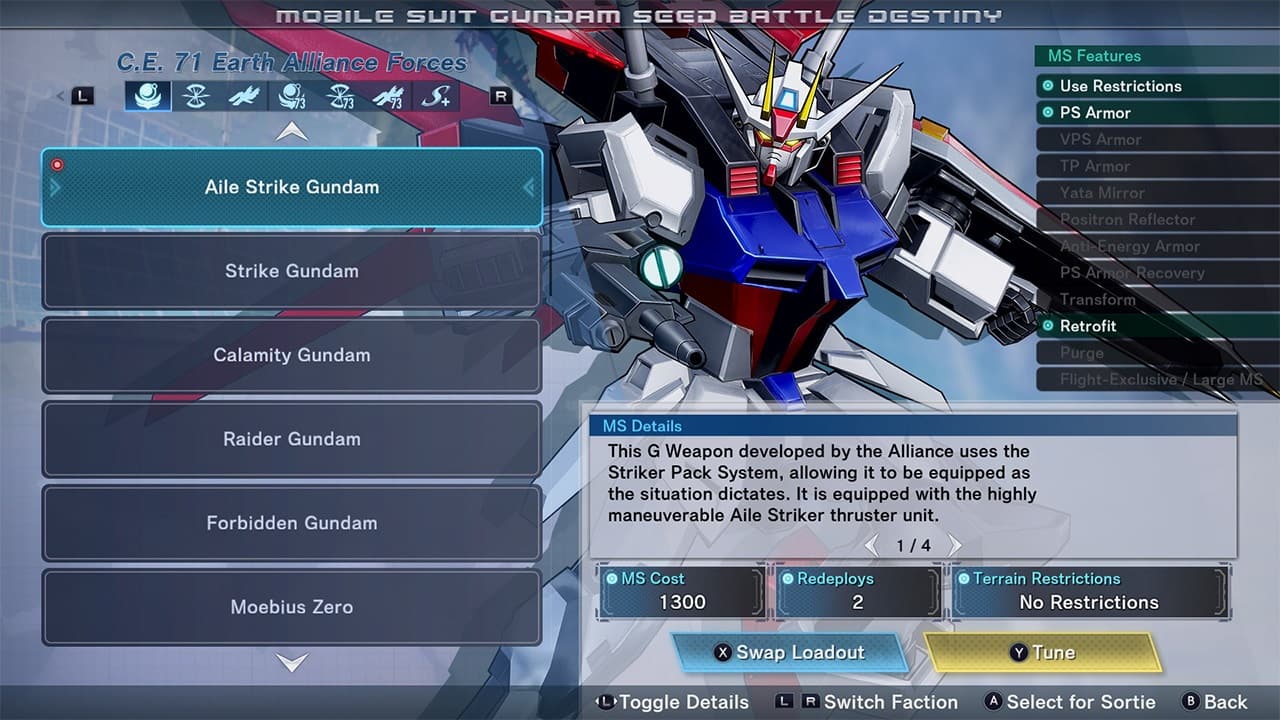Select the Earth Alliance emblem tab

click(x=146, y=97)
